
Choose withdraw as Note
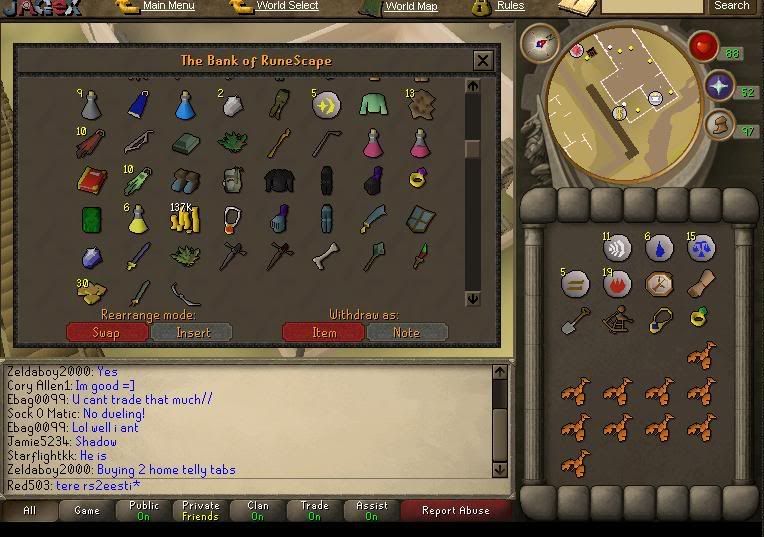(407, 332)
